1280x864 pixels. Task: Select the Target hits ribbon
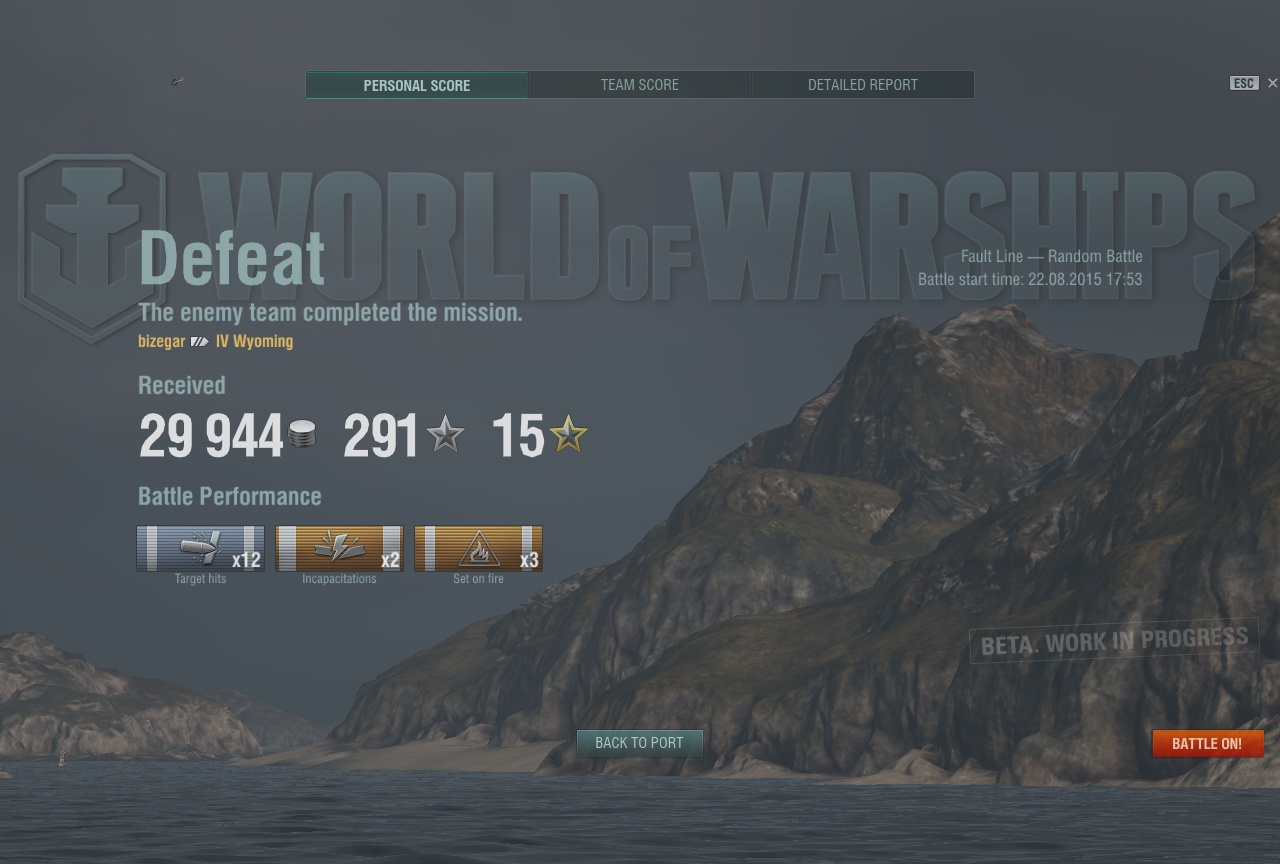coord(200,549)
